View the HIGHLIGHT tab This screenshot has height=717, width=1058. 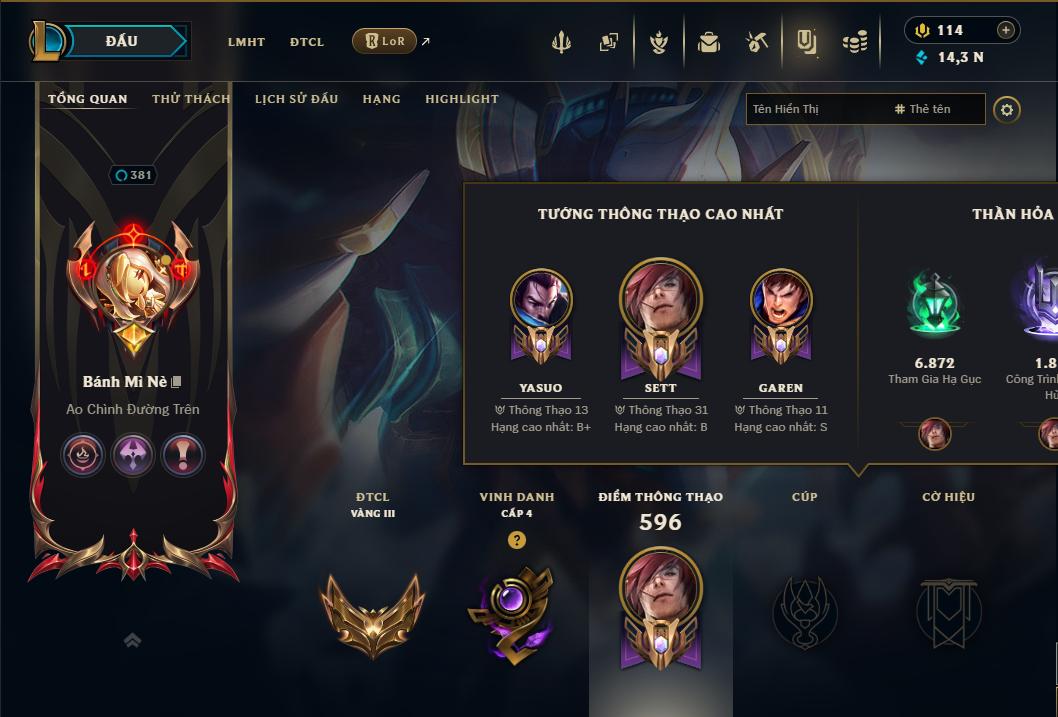click(x=461, y=99)
